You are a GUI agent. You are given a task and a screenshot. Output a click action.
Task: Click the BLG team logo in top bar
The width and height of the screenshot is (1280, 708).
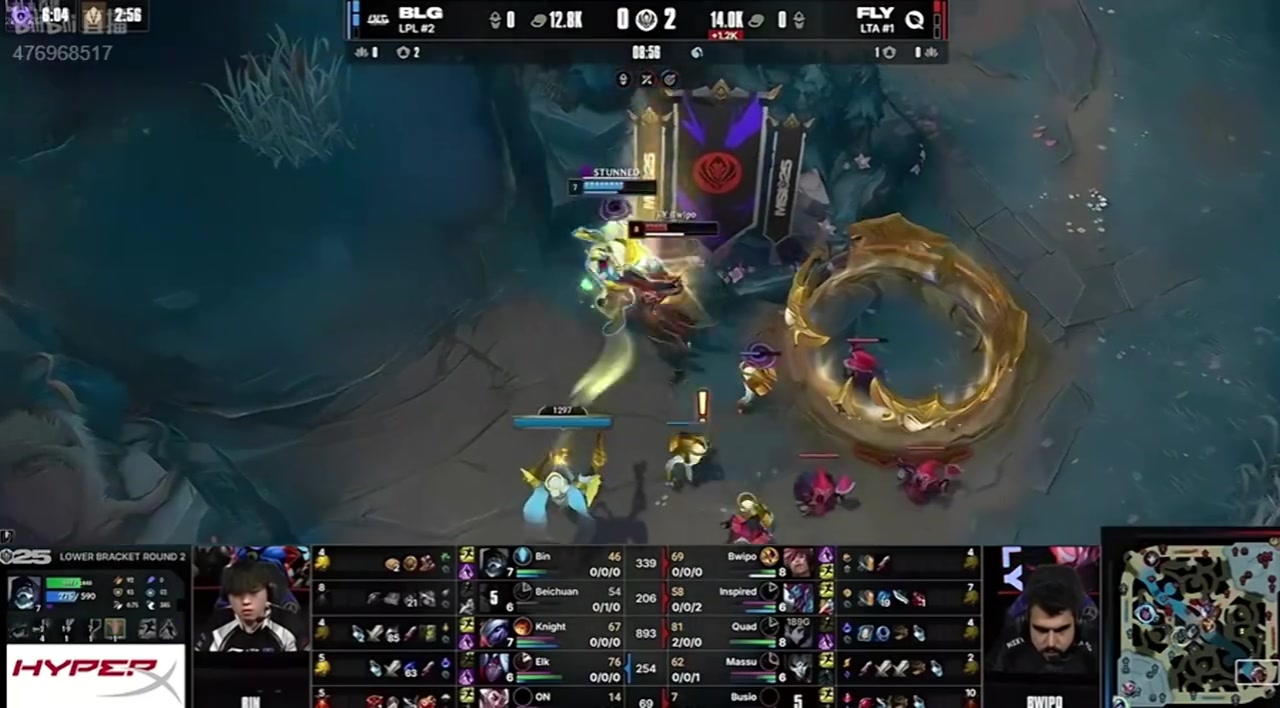[378, 18]
